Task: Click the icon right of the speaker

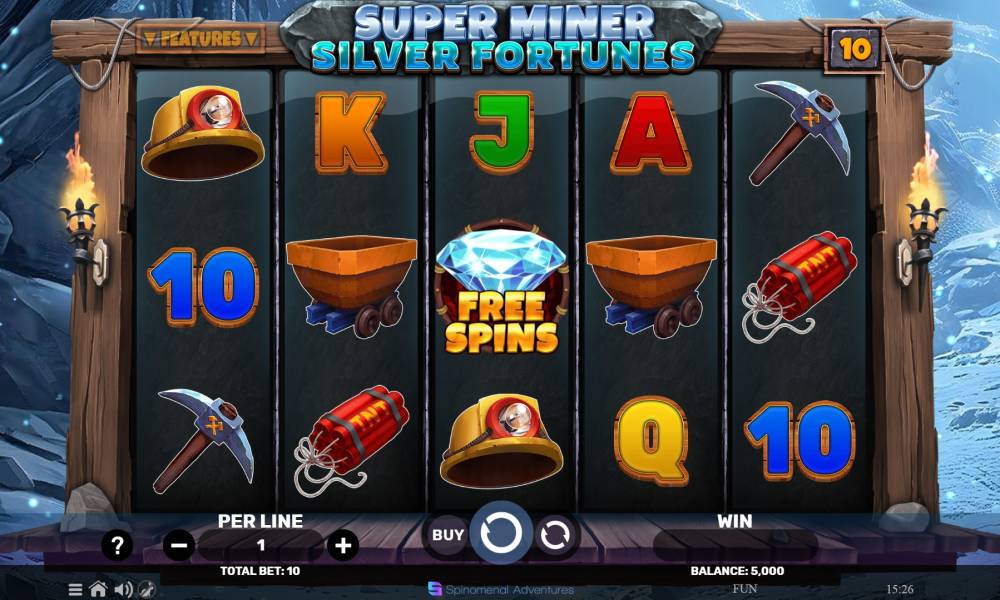Action: tap(147, 590)
